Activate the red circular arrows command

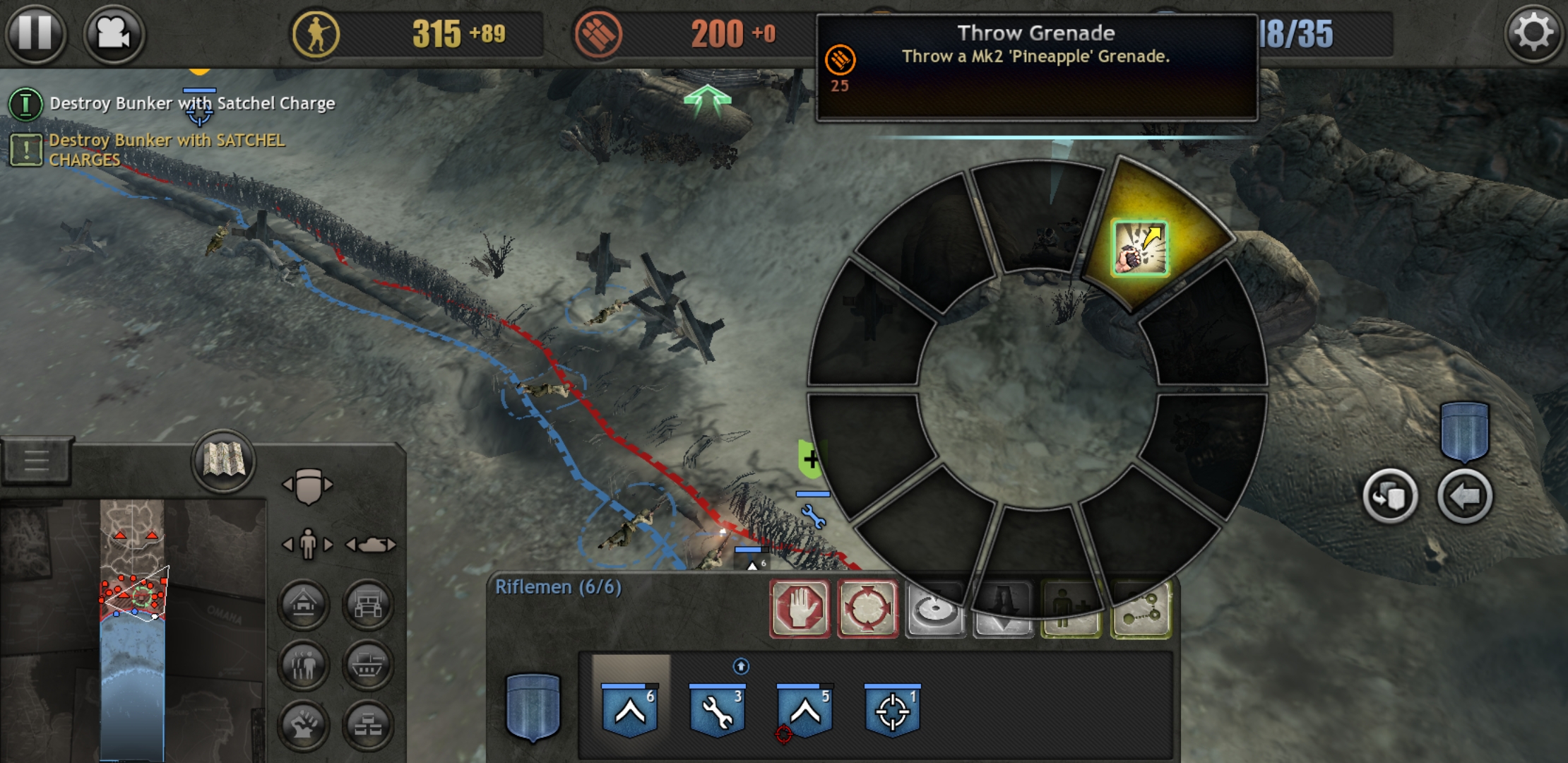tap(867, 608)
